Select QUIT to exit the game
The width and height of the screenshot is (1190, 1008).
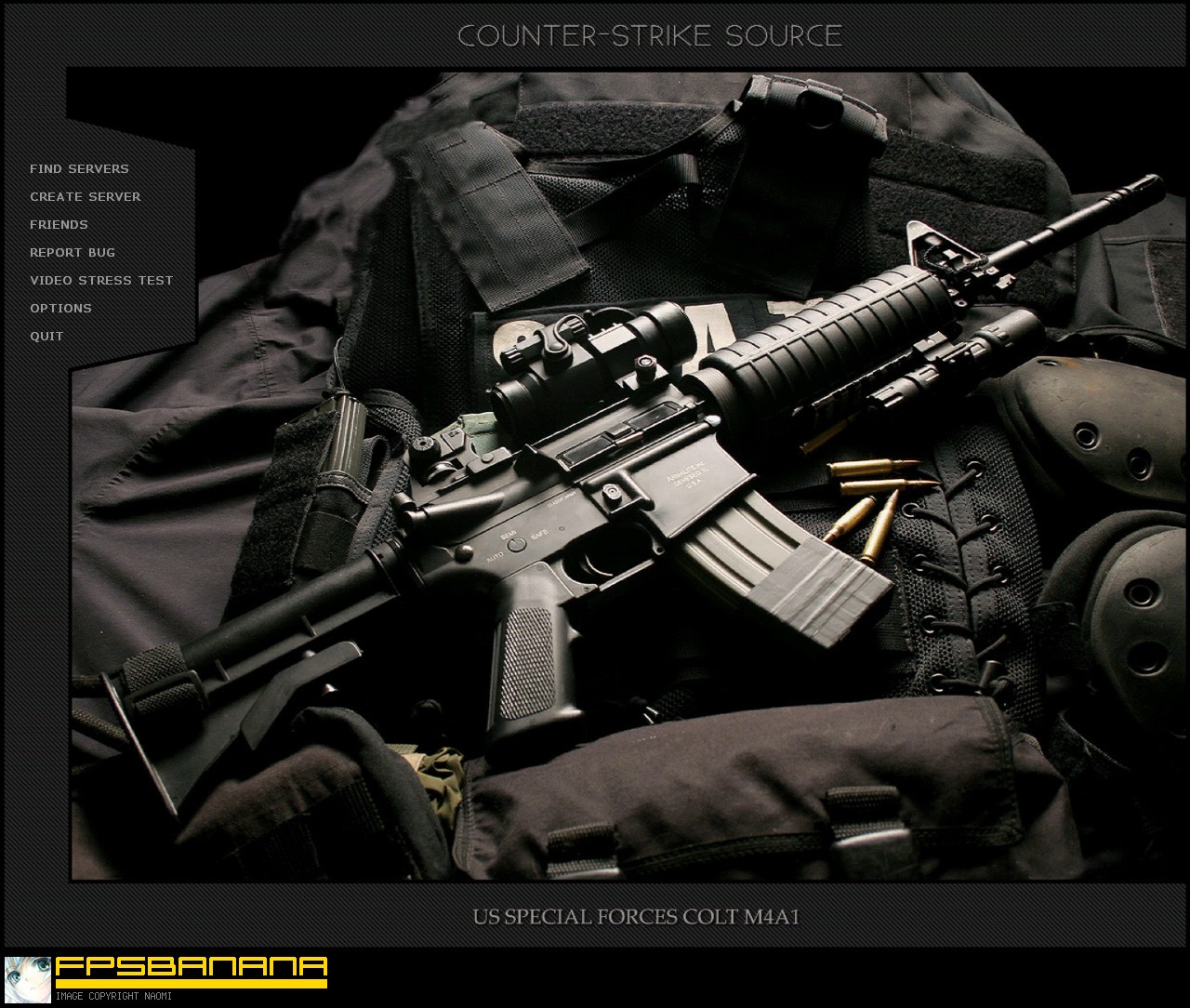click(x=46, y=336)
